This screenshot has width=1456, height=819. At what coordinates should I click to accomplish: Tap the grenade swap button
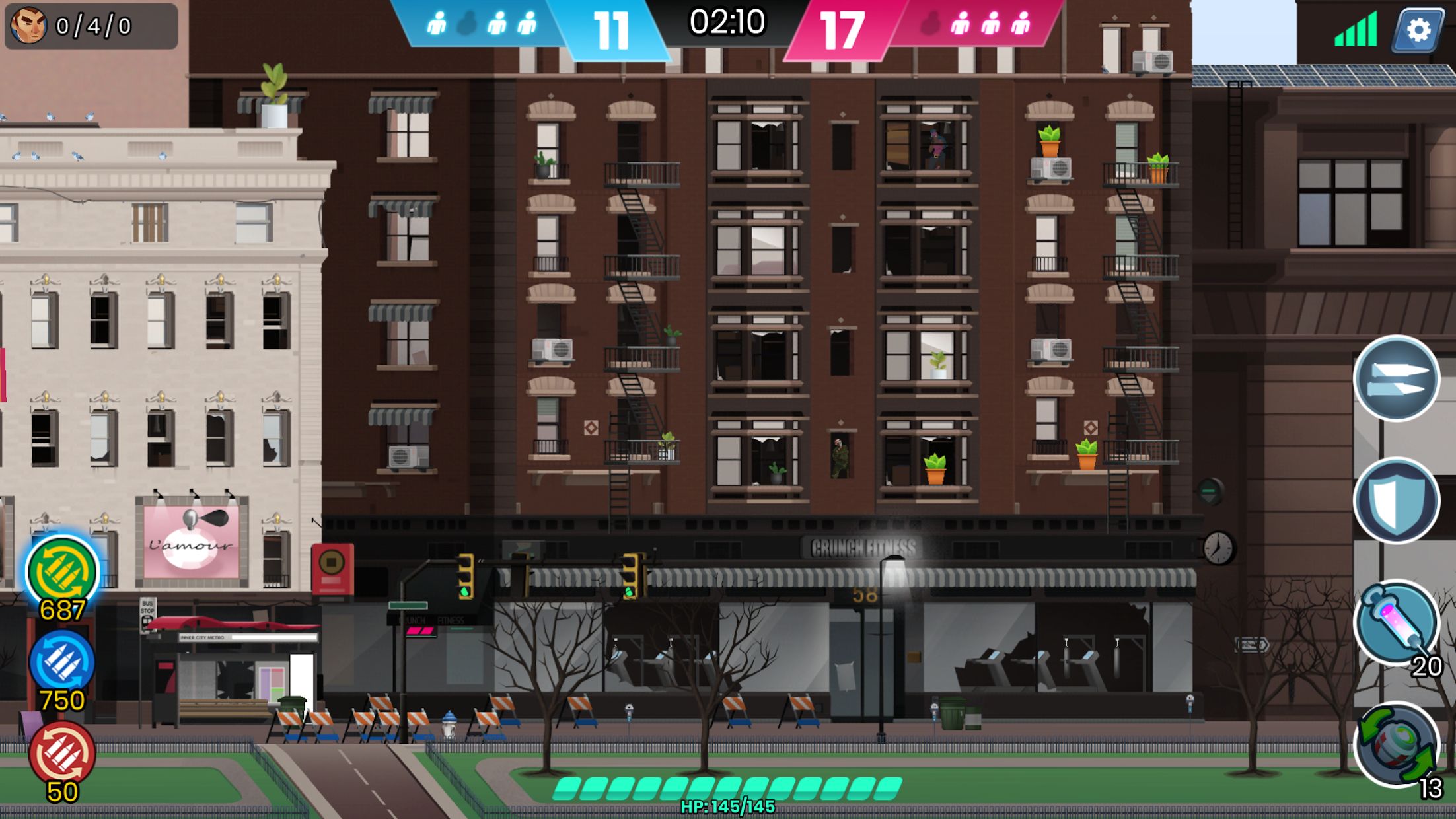click(1396, 744)
